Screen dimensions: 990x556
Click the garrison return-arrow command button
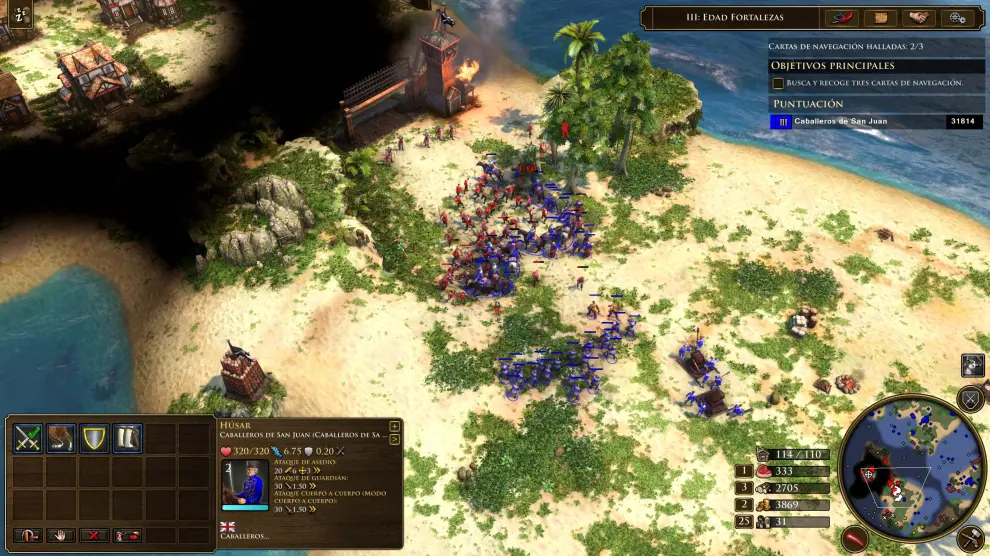[27, 536]
